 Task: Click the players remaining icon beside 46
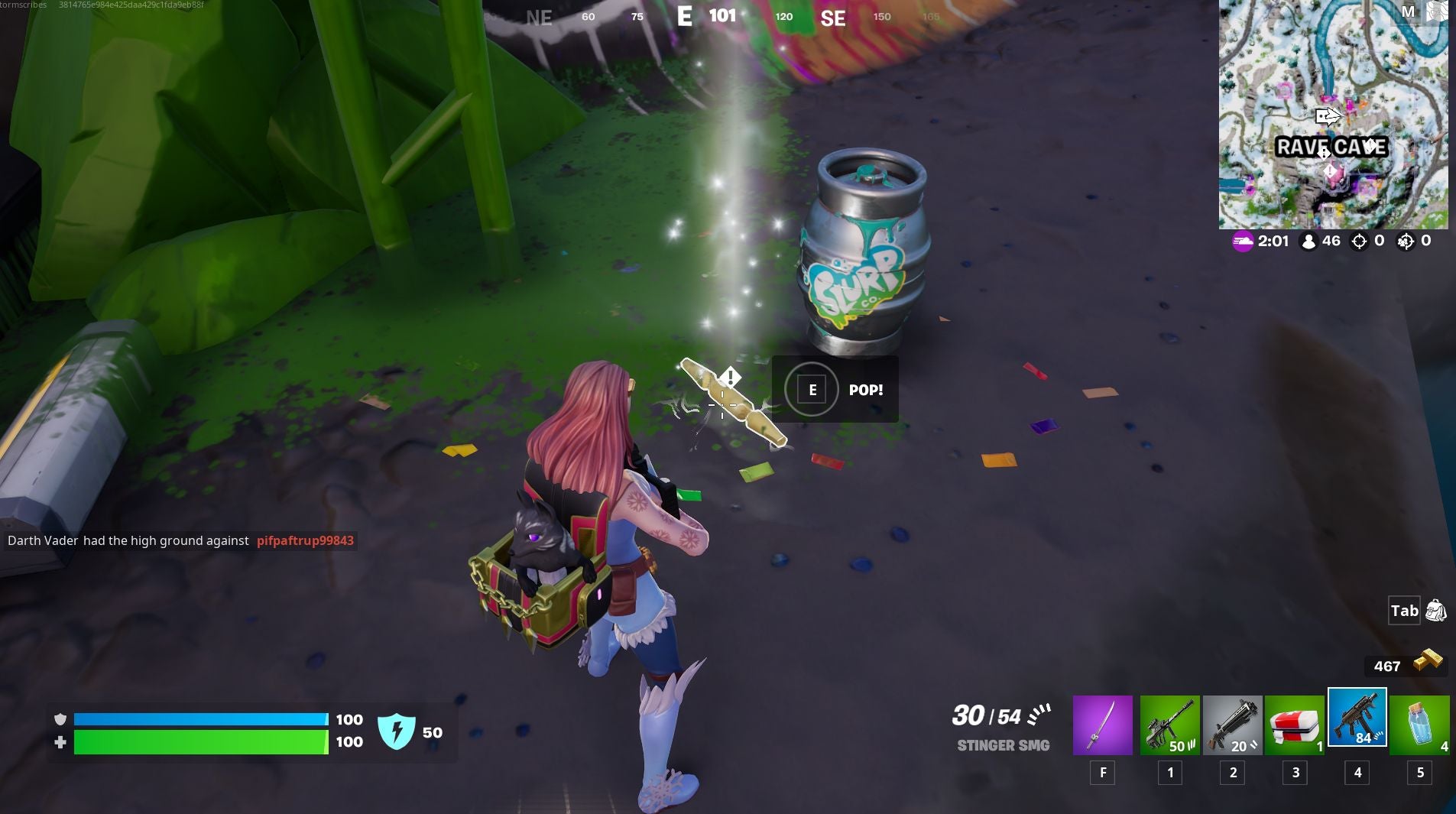click(x=1308, y=241)
